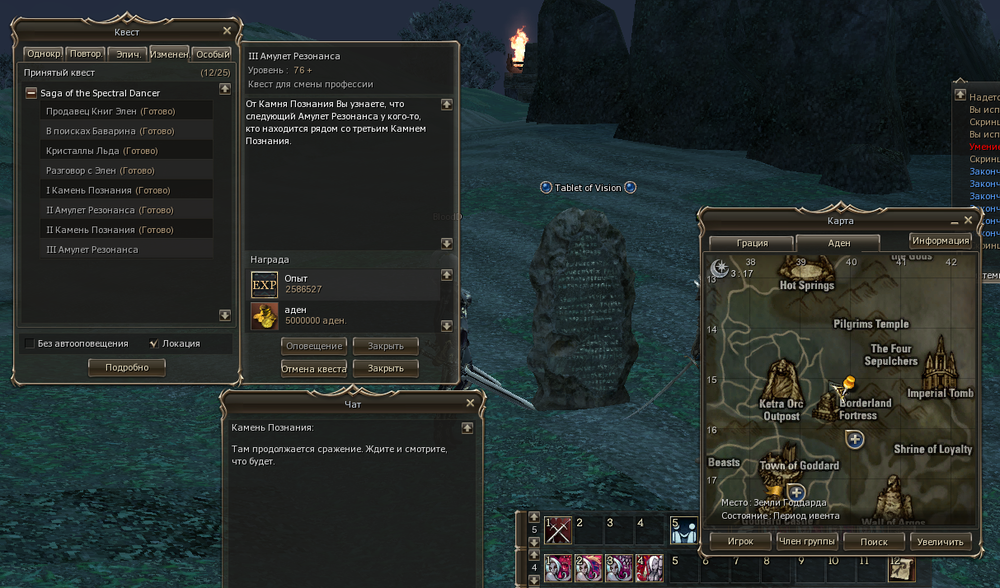Viewport: 1000px width, 588px height.
Task: Switch the map to the Грация tab
Action: (x=752, y=243)
